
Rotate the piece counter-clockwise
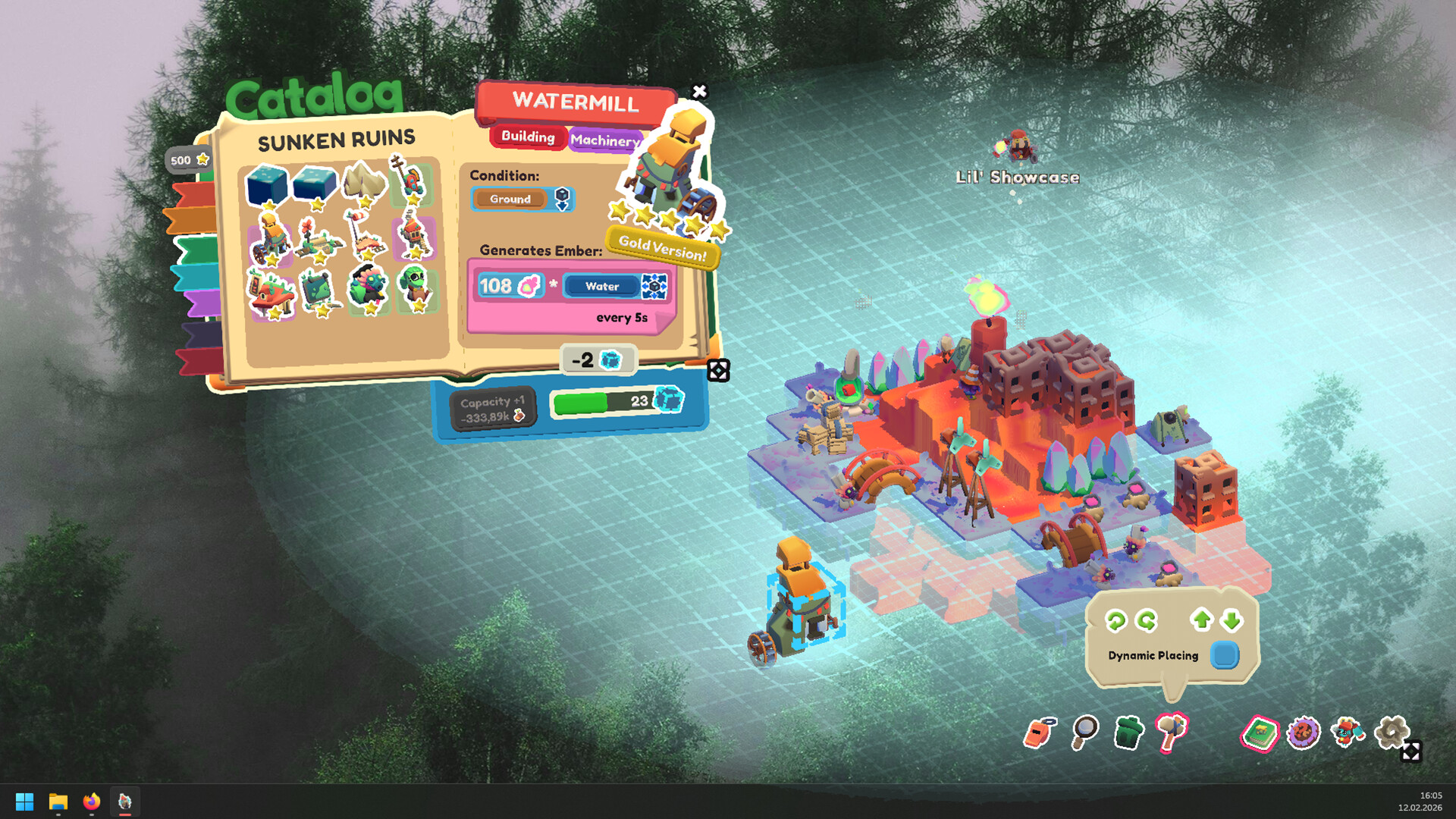tap(1116, 621)
